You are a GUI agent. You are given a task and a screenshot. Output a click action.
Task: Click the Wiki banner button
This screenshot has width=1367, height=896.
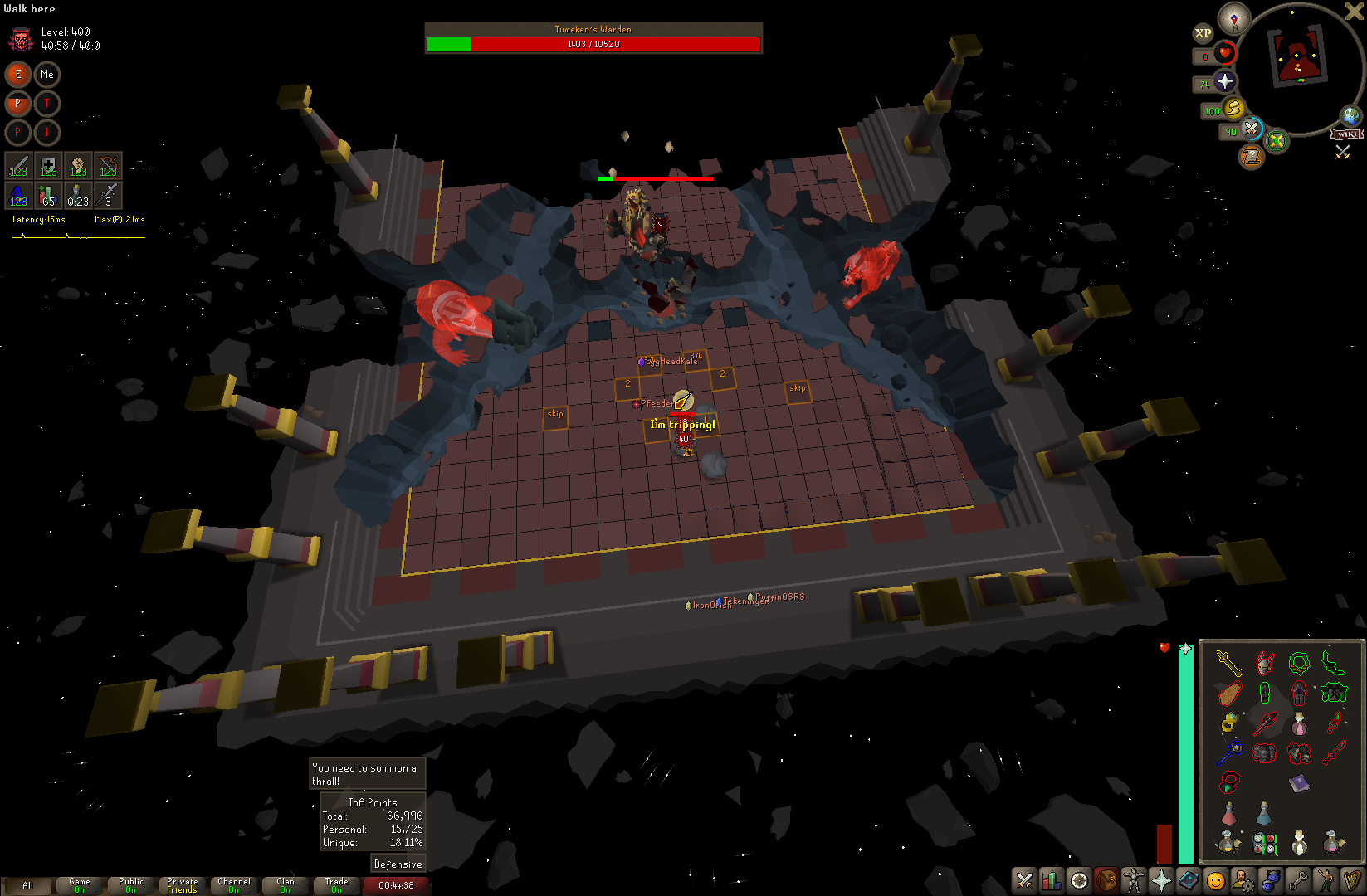pyautogui.click(x=1346, y=134)
